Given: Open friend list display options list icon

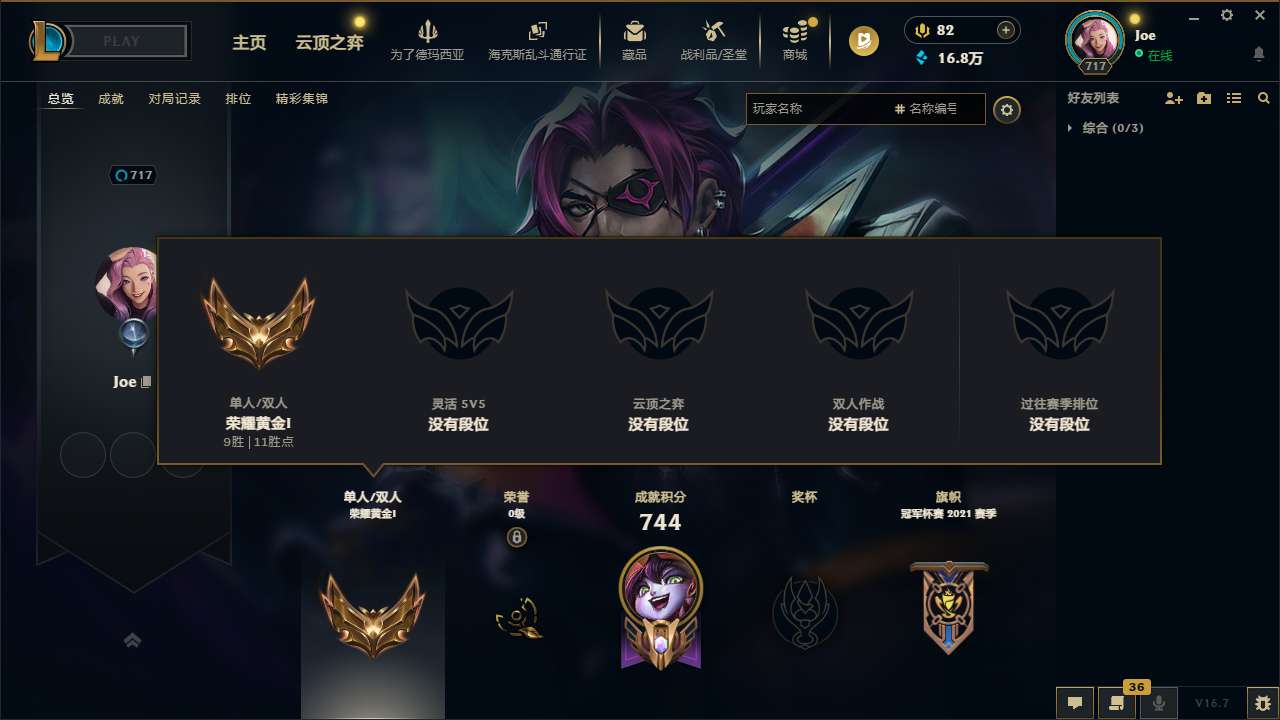Looking at the screenshot, I should (1234, 98).
